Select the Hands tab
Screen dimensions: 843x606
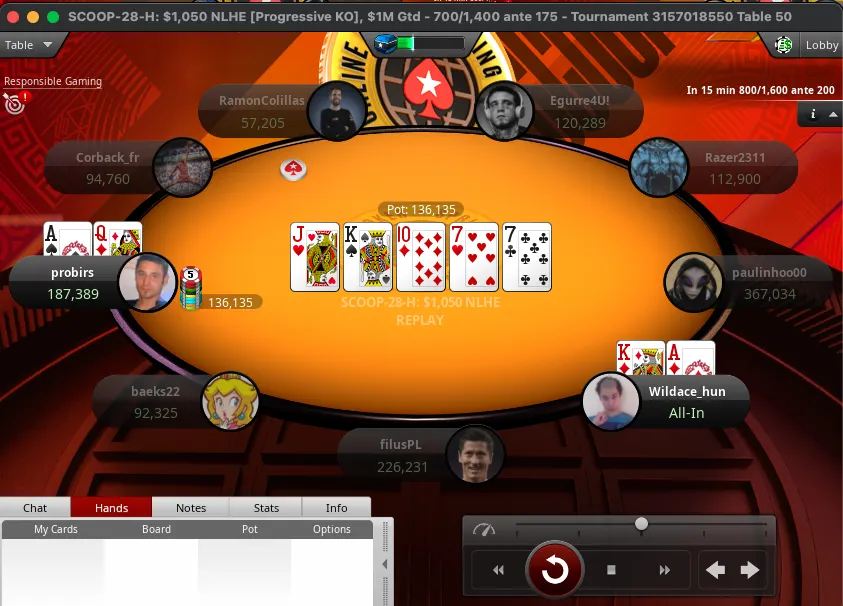[111, 508]
